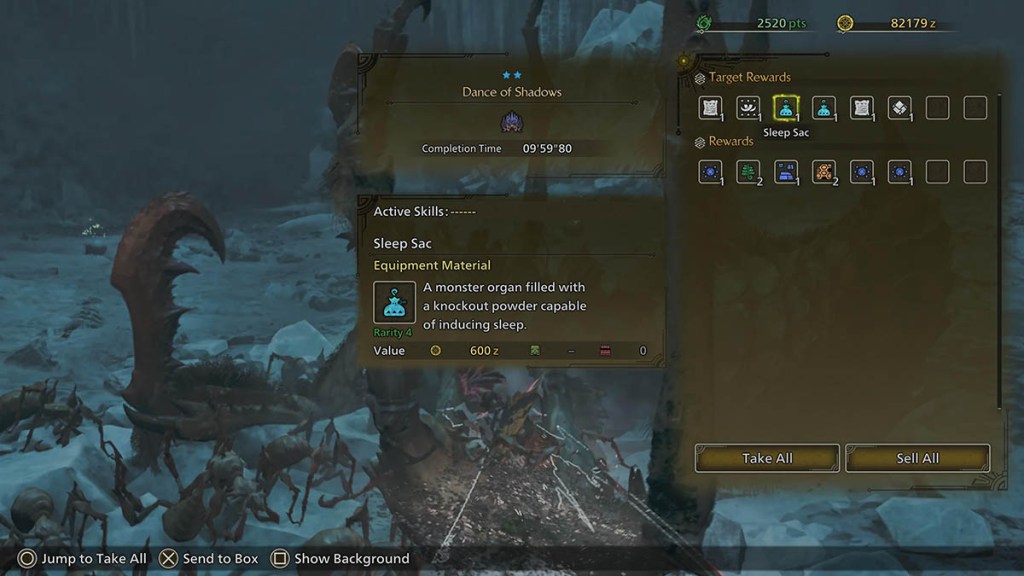Select the highlighted Sleep Sac reward slot

coord(786,108)
